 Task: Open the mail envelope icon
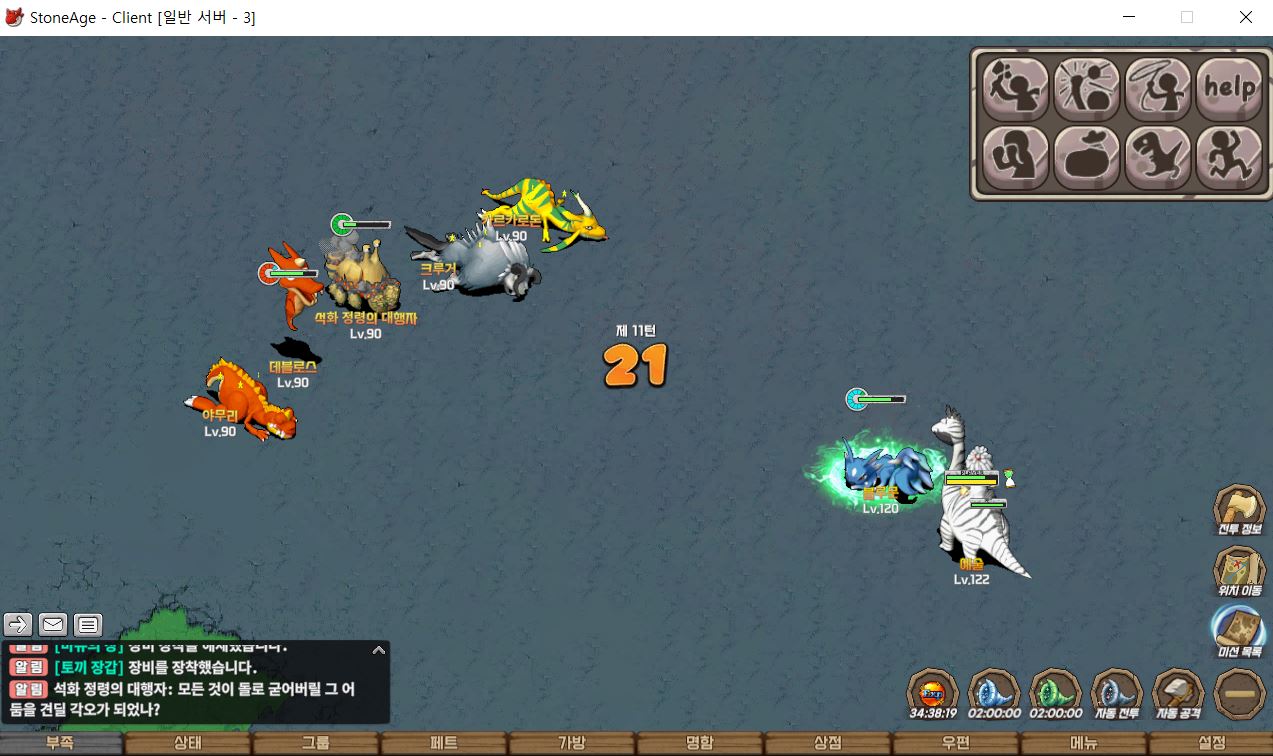click(53, 625)
